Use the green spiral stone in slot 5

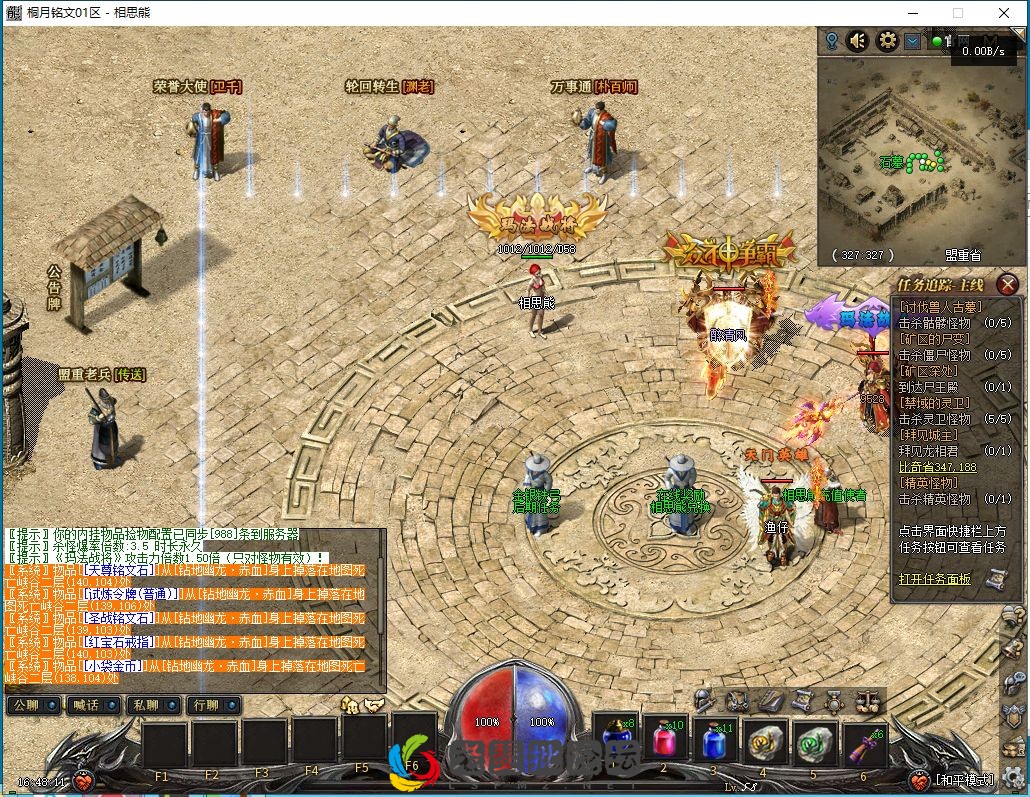[813, 743]
